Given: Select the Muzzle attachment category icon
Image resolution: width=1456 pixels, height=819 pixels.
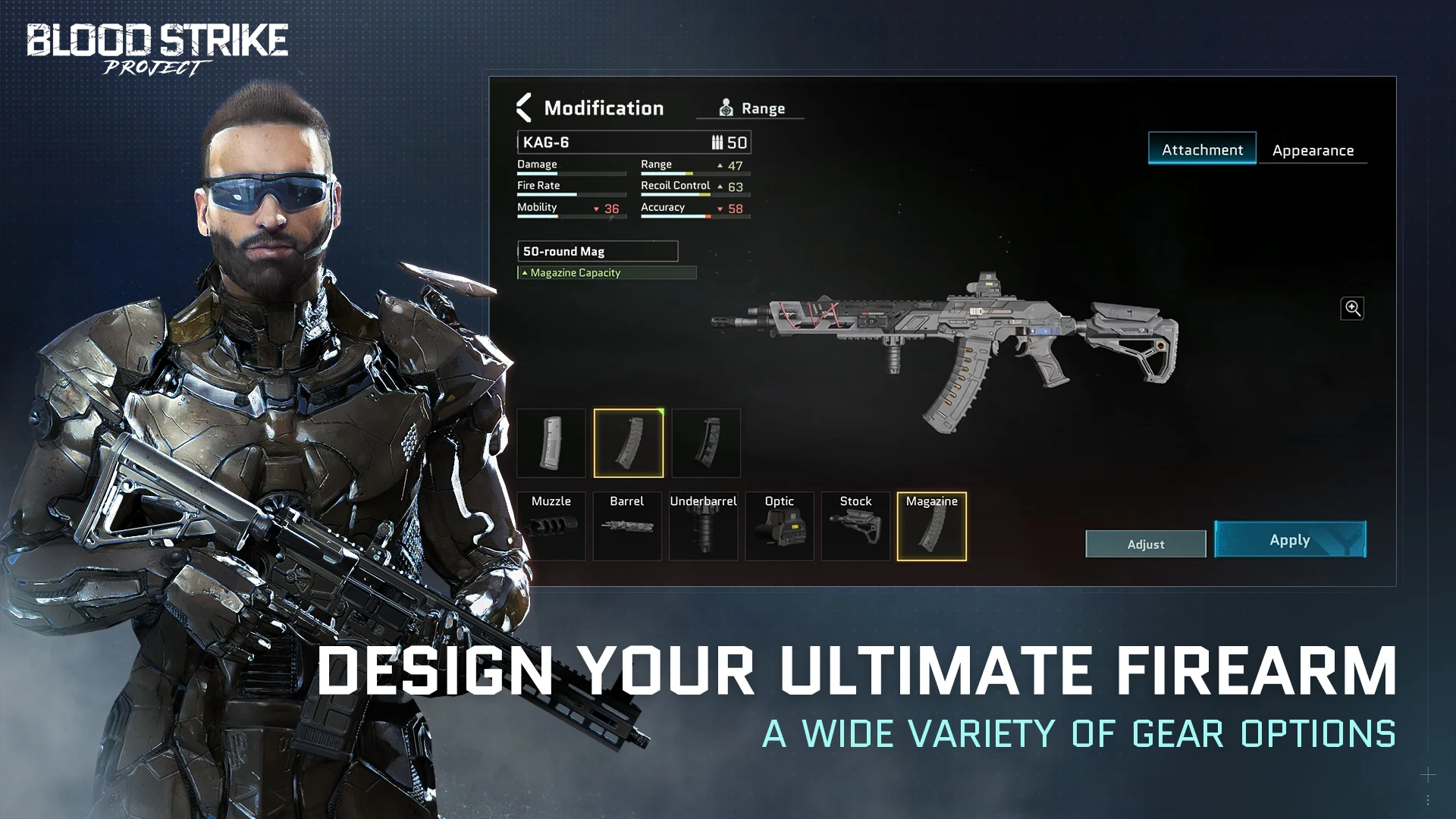Looking at the screenshot, I should point(552,527).
